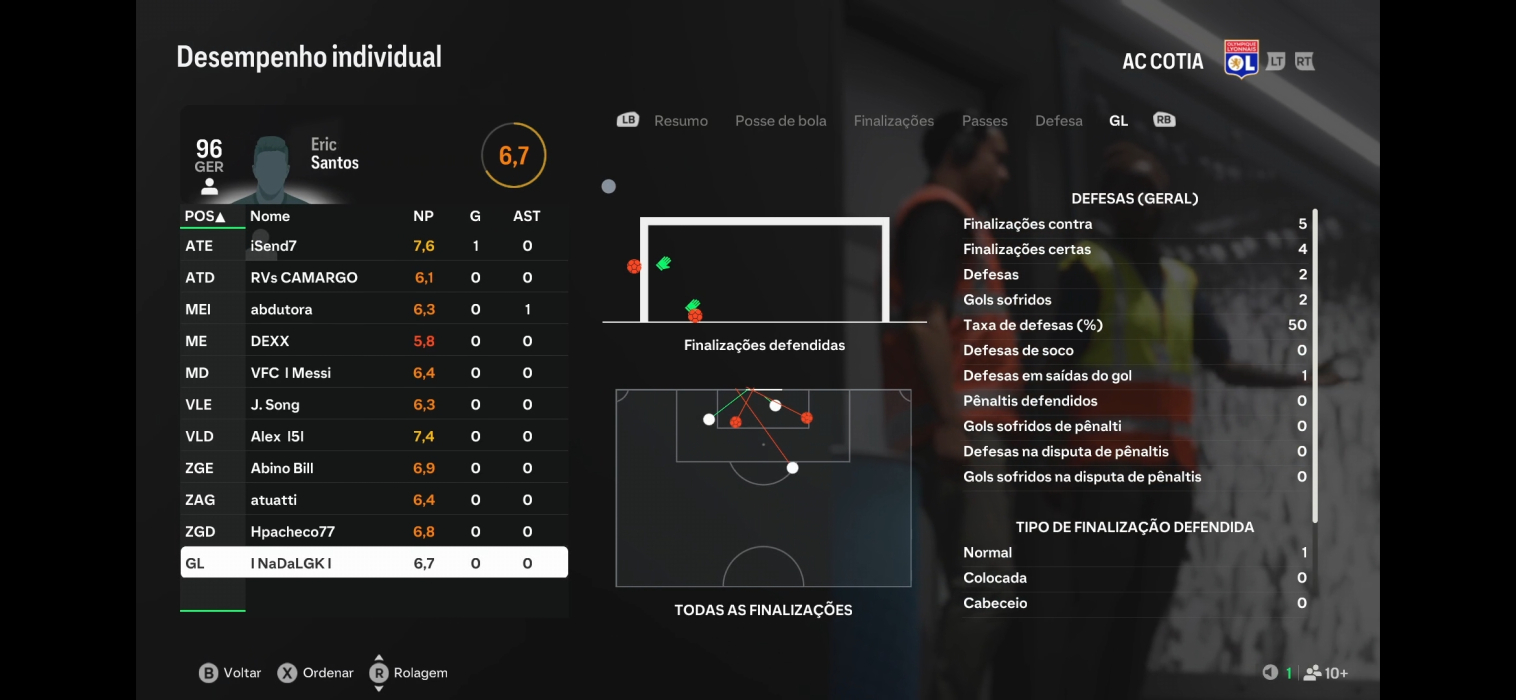Switch to the Defesa tab
Screen dimensions: 1516x700
[x=1058, y=121]
